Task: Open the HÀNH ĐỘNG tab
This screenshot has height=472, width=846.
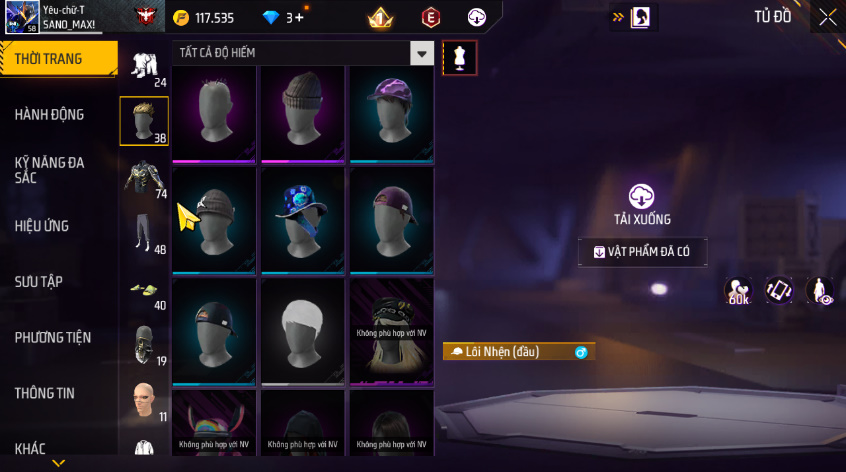Action: pos(49,115)
